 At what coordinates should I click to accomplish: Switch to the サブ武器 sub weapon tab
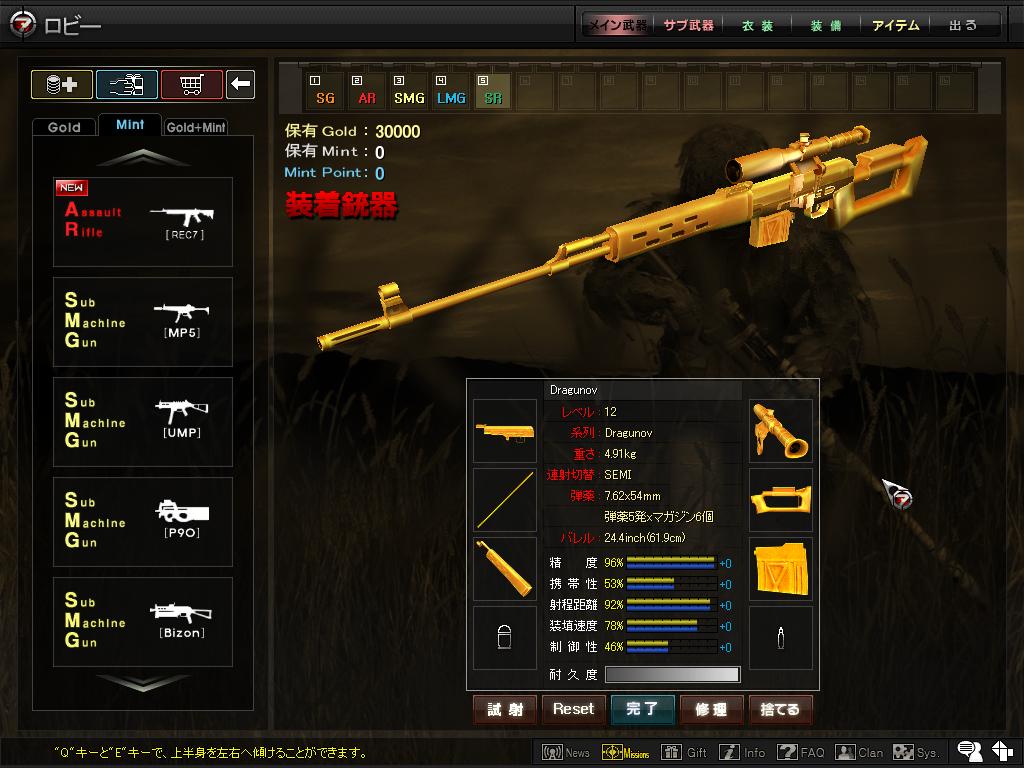(x=689, y=25)
